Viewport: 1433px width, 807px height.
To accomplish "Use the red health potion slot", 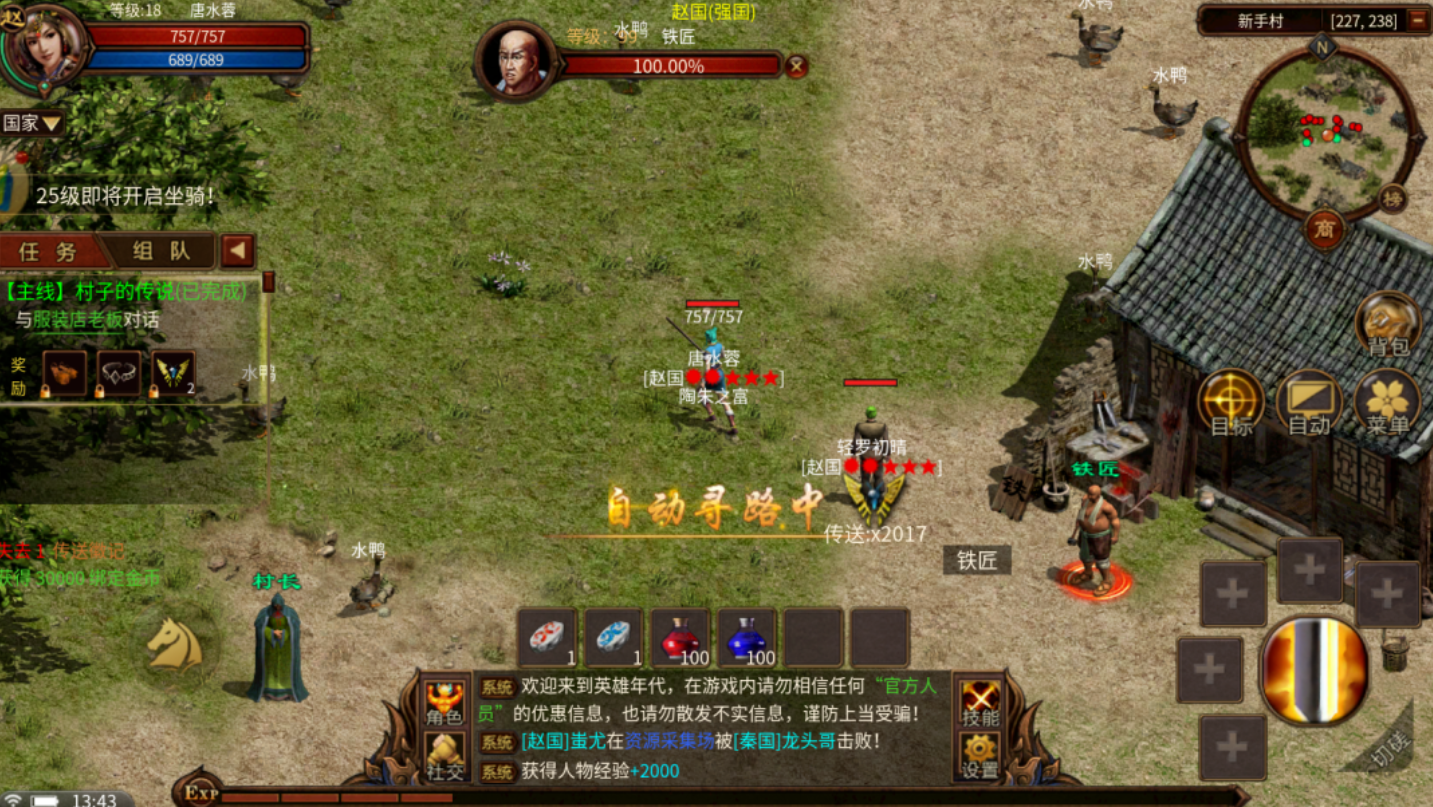I will pyautogui.click(x=681, y=637).
